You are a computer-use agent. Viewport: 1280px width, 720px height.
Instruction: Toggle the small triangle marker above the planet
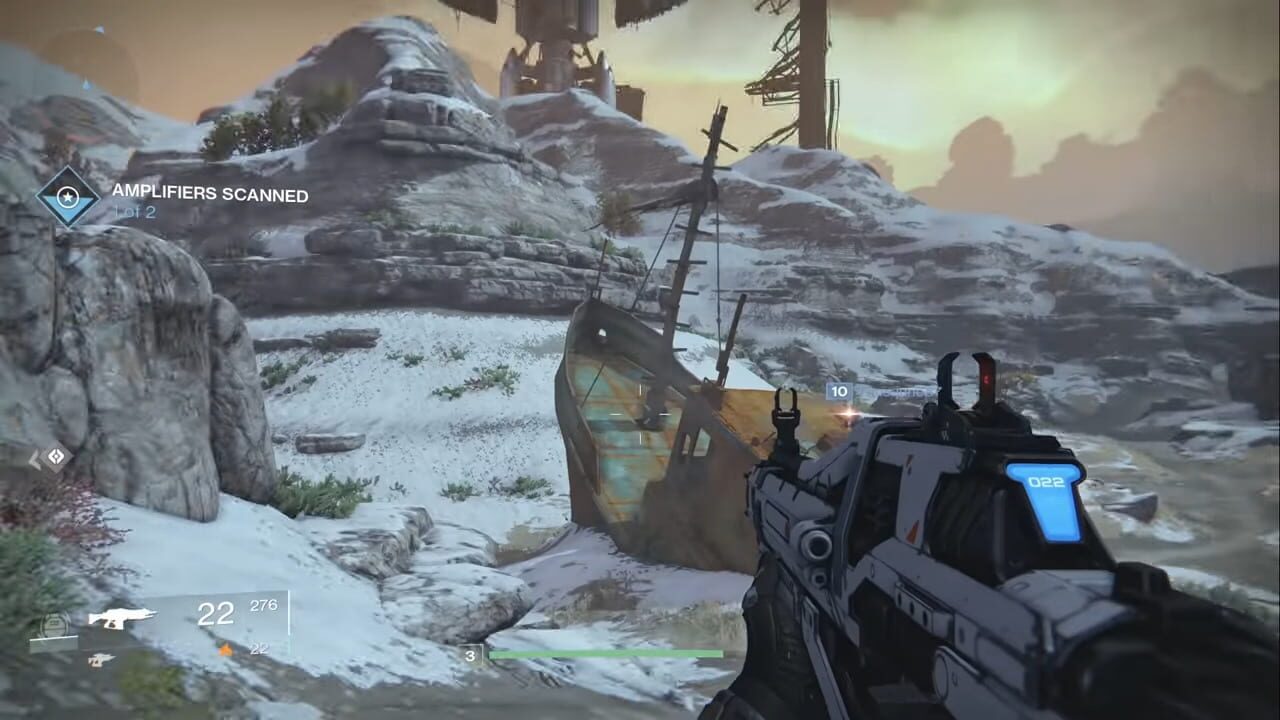99,27
